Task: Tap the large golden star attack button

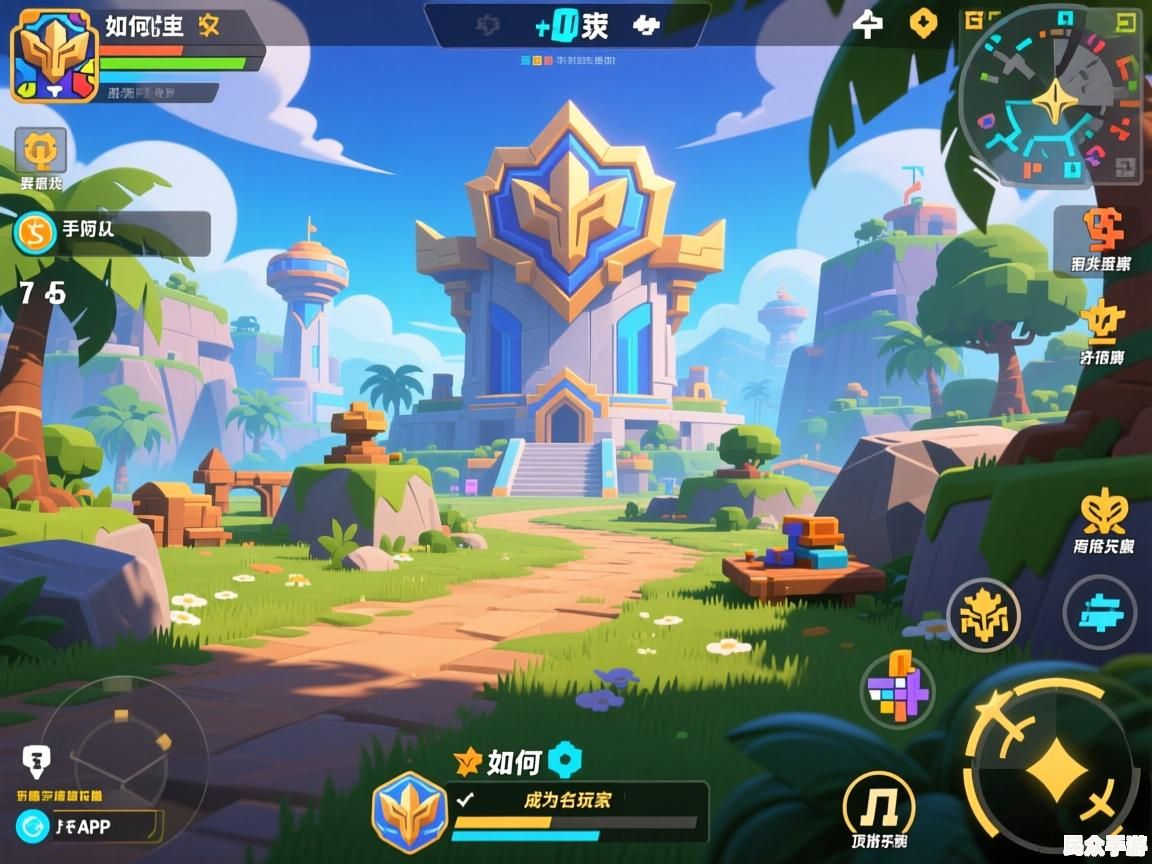Action: point(1052,771)
